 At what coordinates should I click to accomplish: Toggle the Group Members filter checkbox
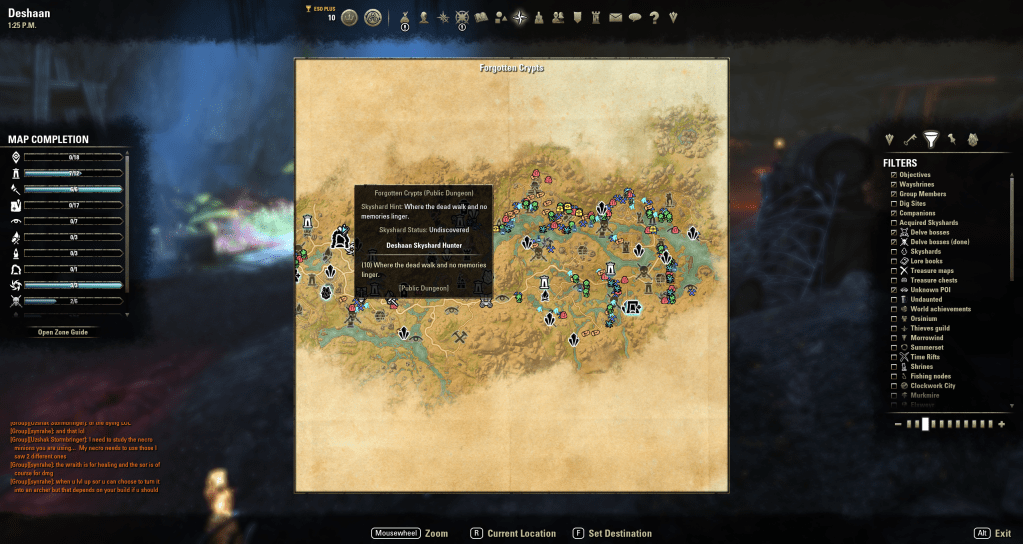tap(894, 194)
